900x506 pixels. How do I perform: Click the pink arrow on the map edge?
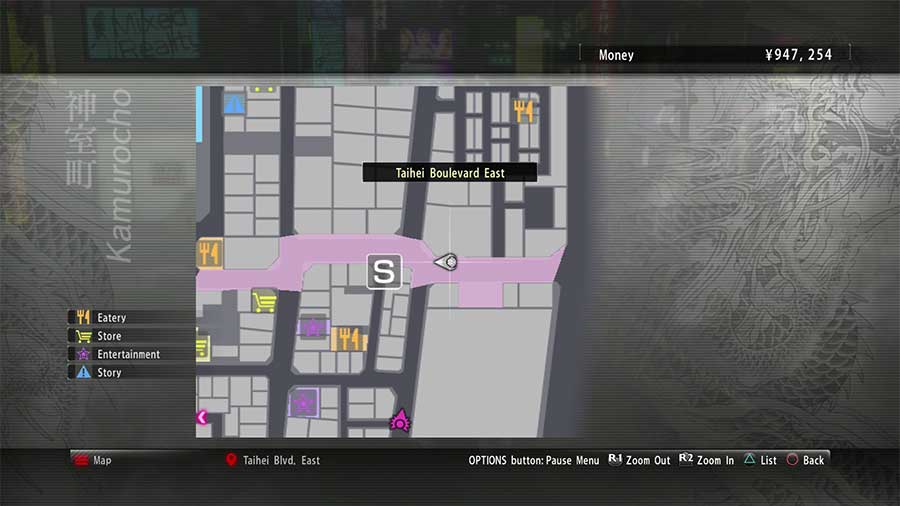(x=203, y=417)
